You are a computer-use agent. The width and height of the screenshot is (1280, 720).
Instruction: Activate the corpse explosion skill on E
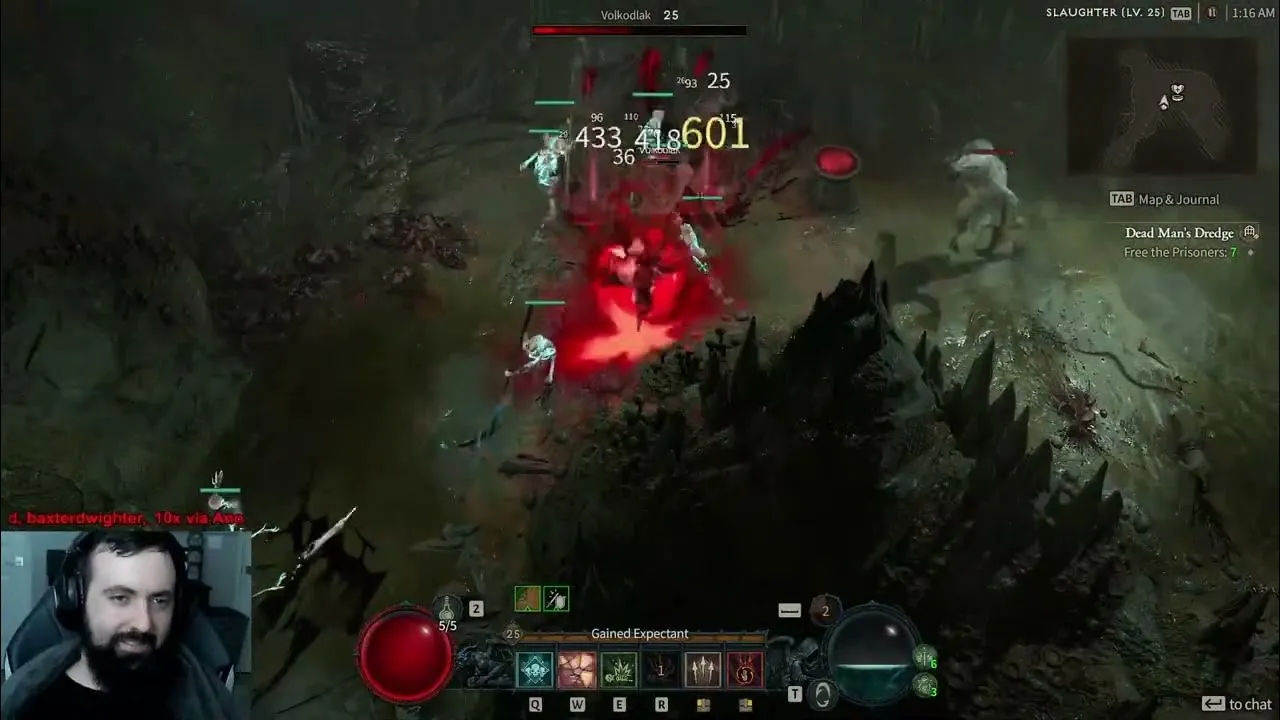tap(619, 670)
